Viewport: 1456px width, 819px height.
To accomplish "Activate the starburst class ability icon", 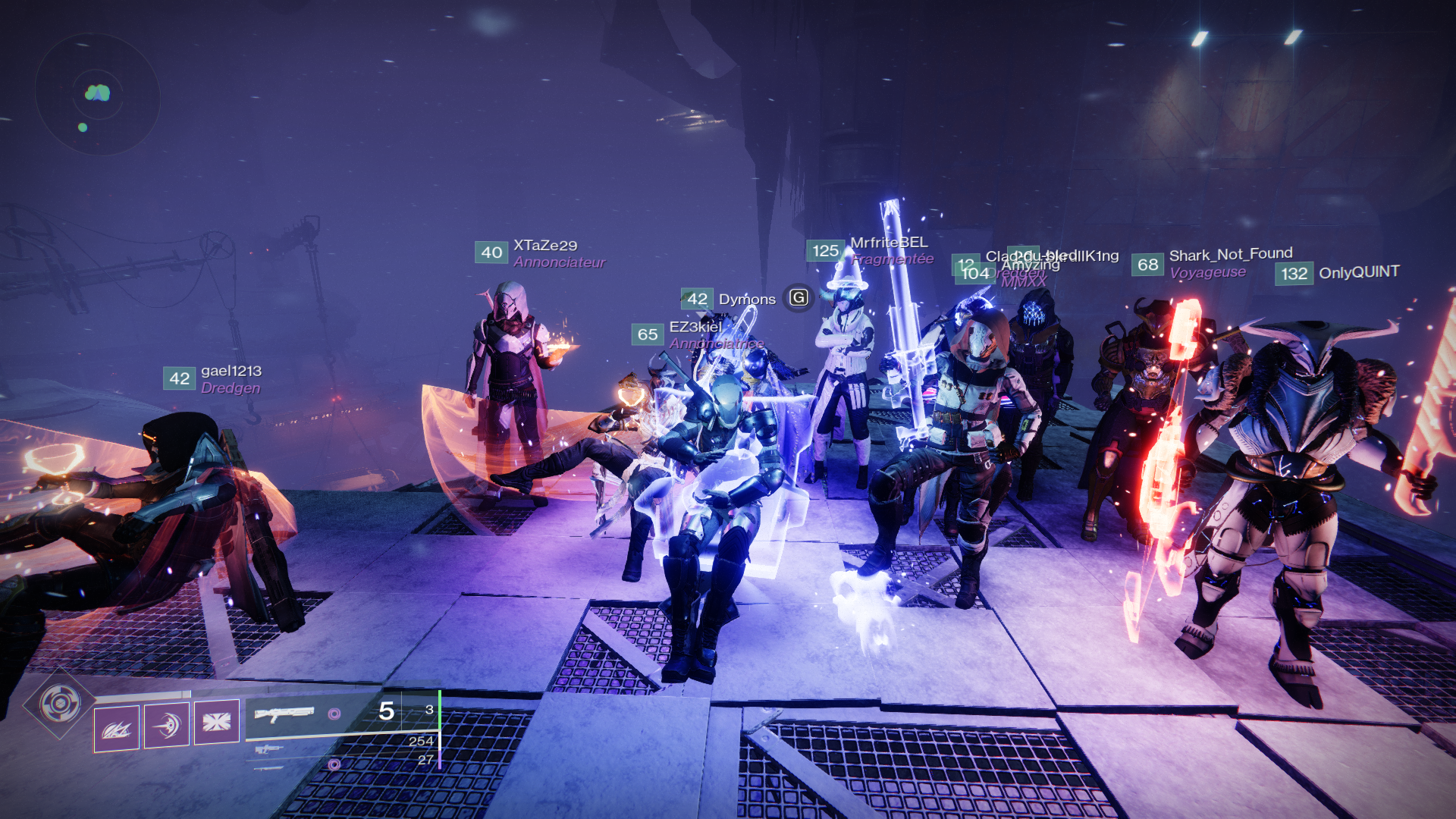I will pyautogui.click(x=217, y=721).
